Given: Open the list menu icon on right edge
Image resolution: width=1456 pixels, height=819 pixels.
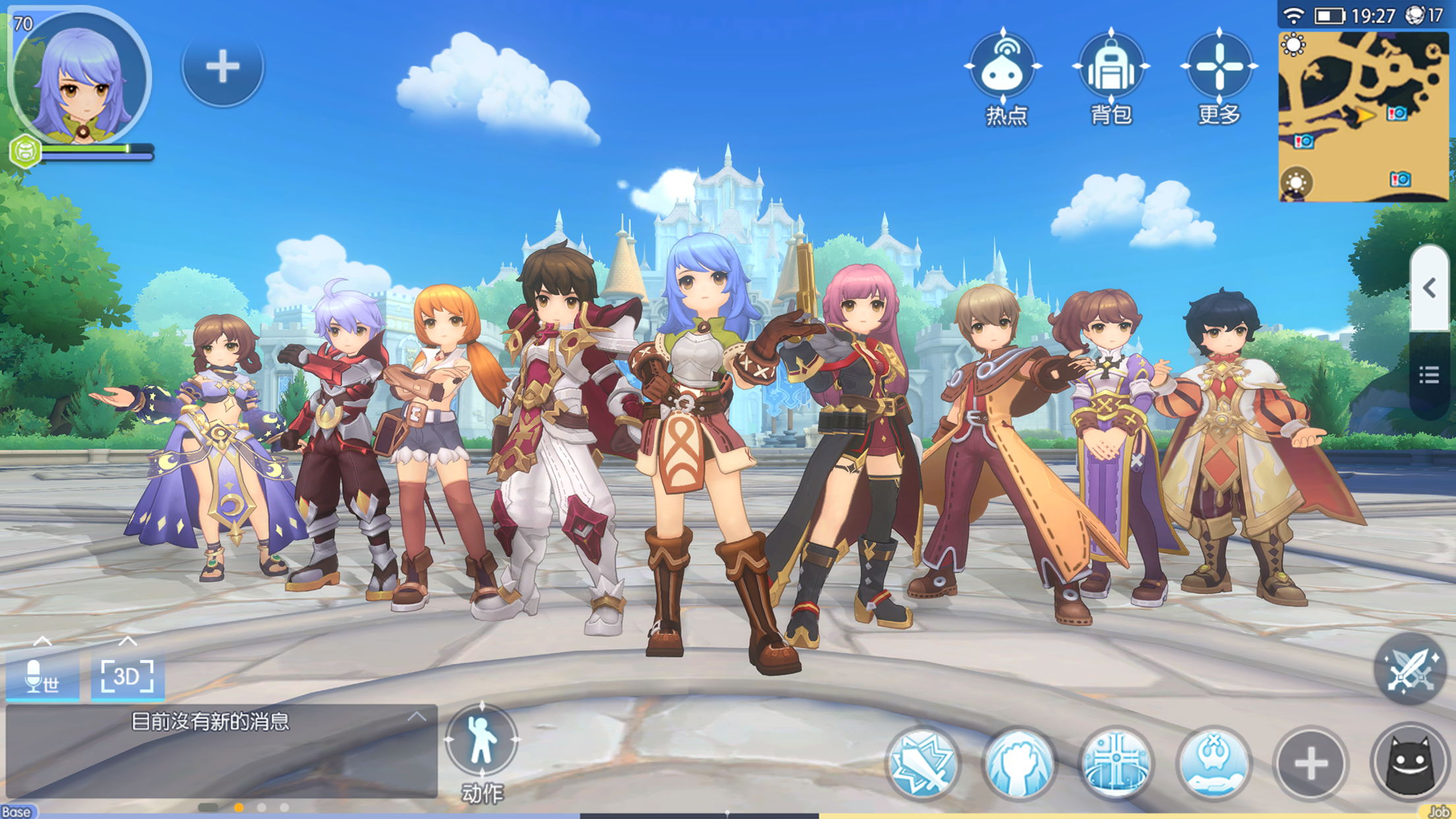Looking at the screenshot, I should pyautogui.click(x=1429, y=376).
